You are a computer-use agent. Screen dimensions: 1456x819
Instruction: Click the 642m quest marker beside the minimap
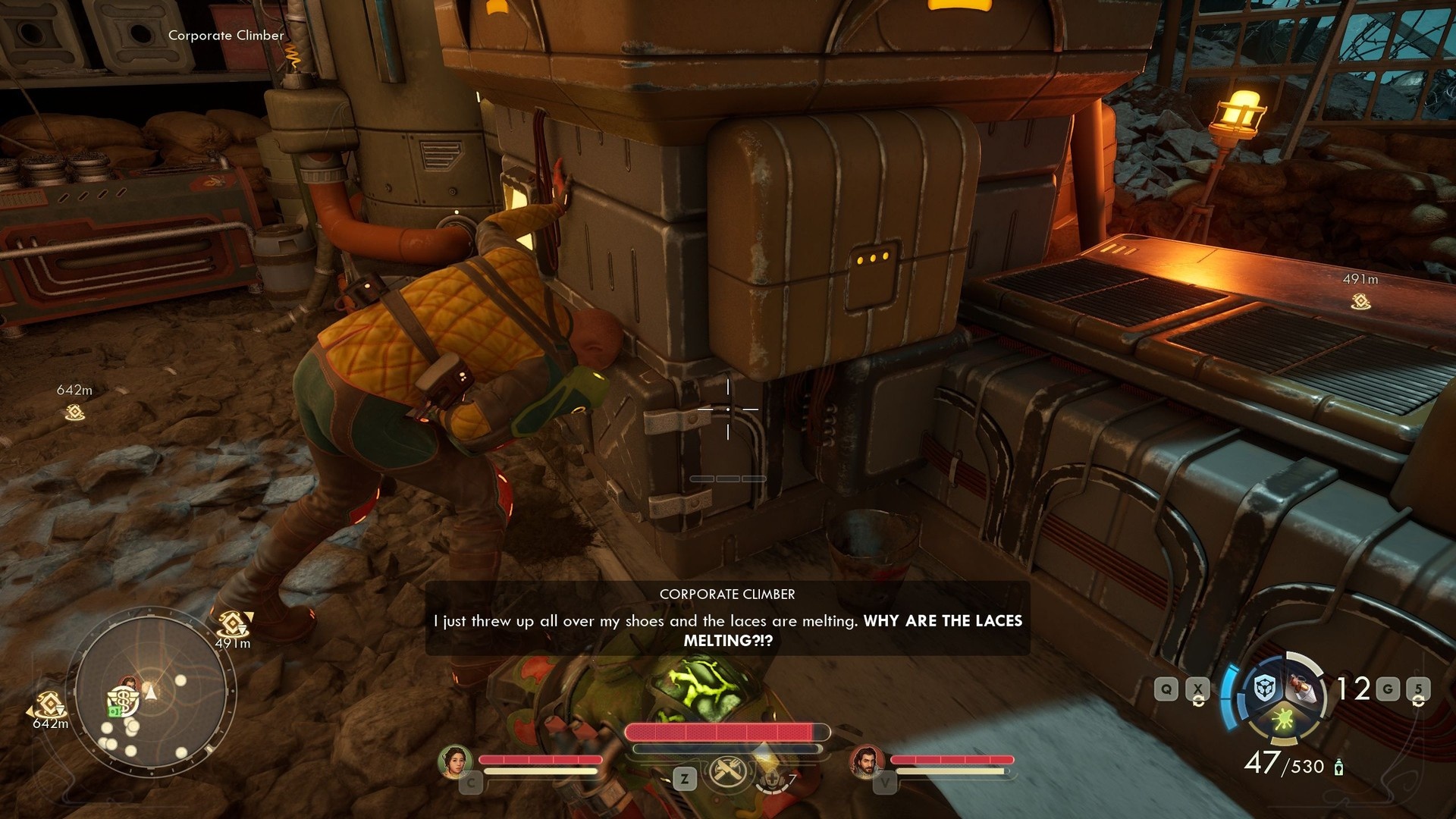(x=49, y=704)
